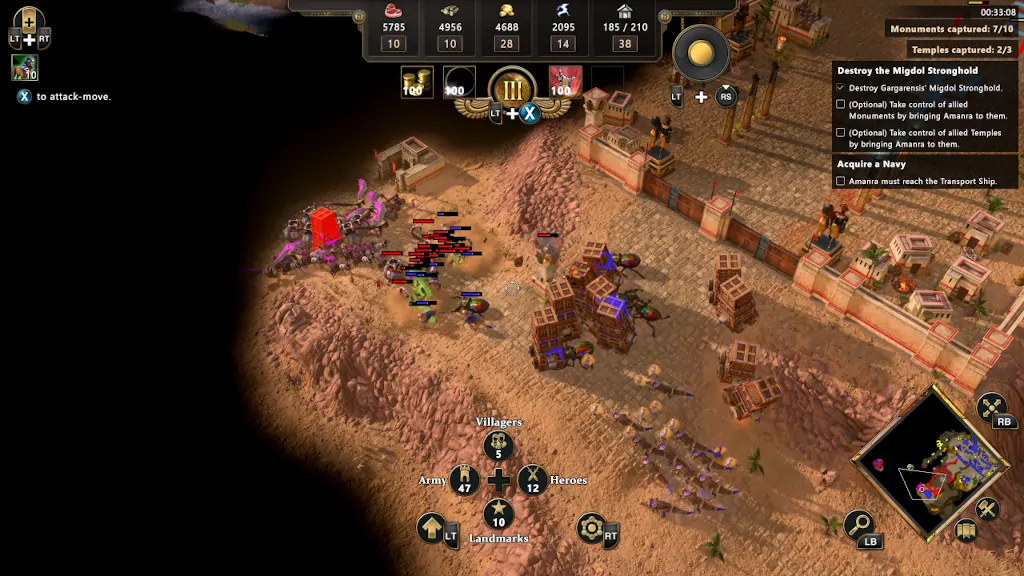Click the gold population count box showing 38
The image size is (1024, 576).
(625, 43)
